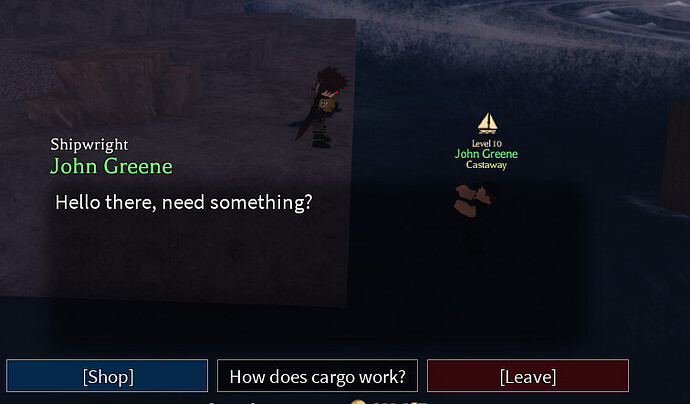Open the shipwright's [Shop] option
Screen dimensions: 690x404
coord(107,376)
